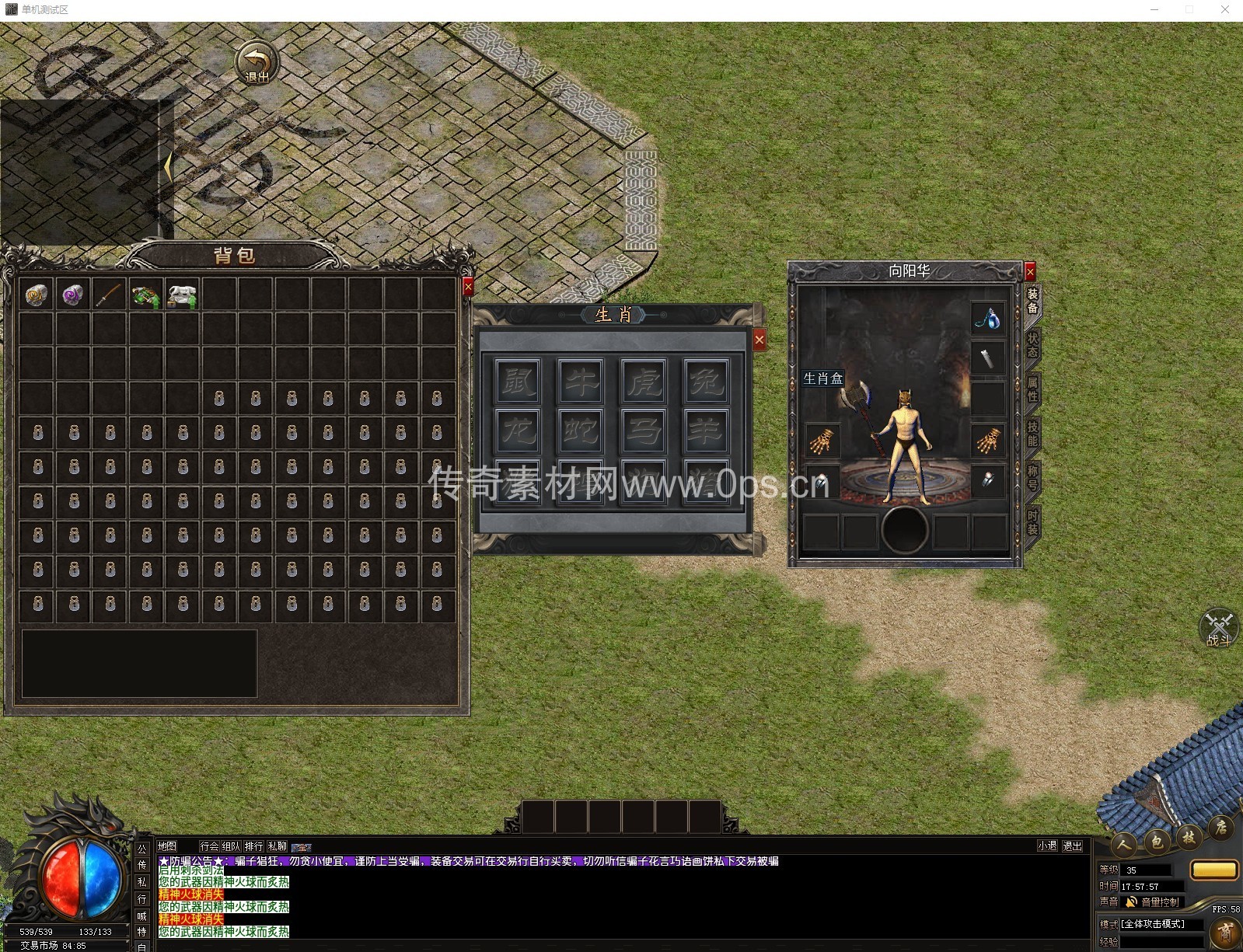This screenshot has height=952, width=1243.
Task: Open the 行会 guild button
Action: click(209, 846)
